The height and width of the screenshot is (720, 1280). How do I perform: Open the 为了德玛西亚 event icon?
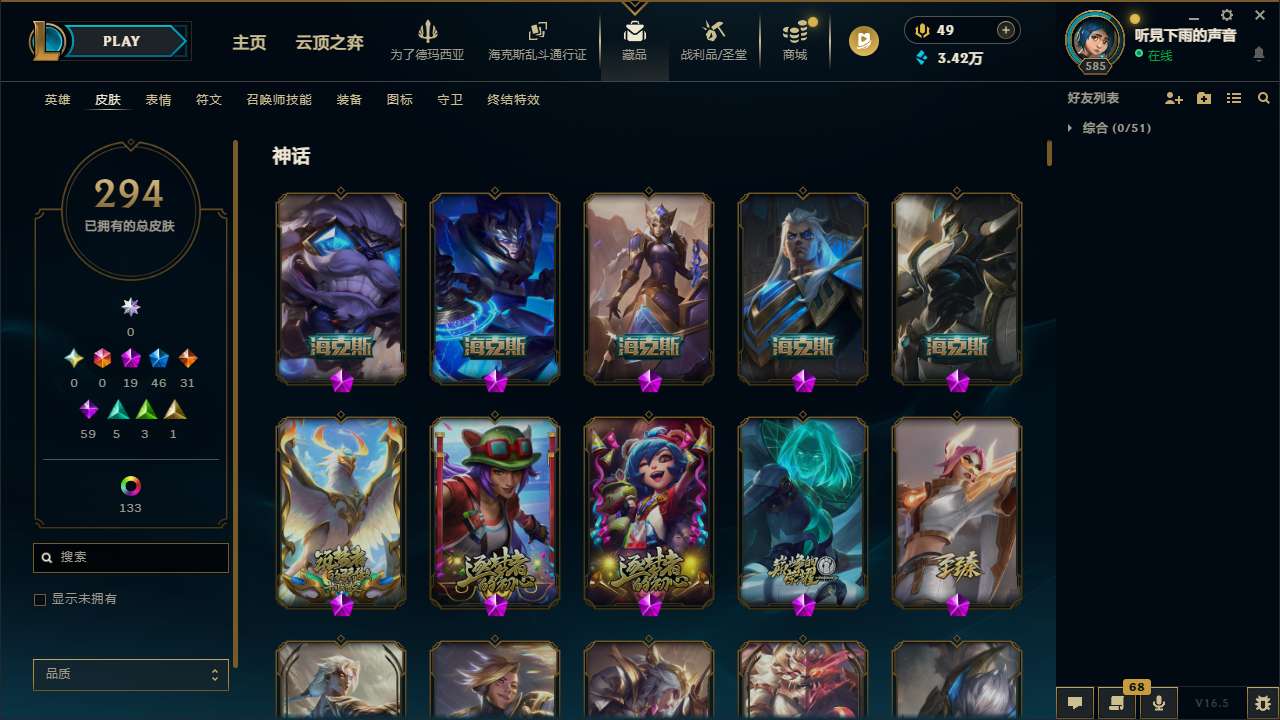(428, 40)
